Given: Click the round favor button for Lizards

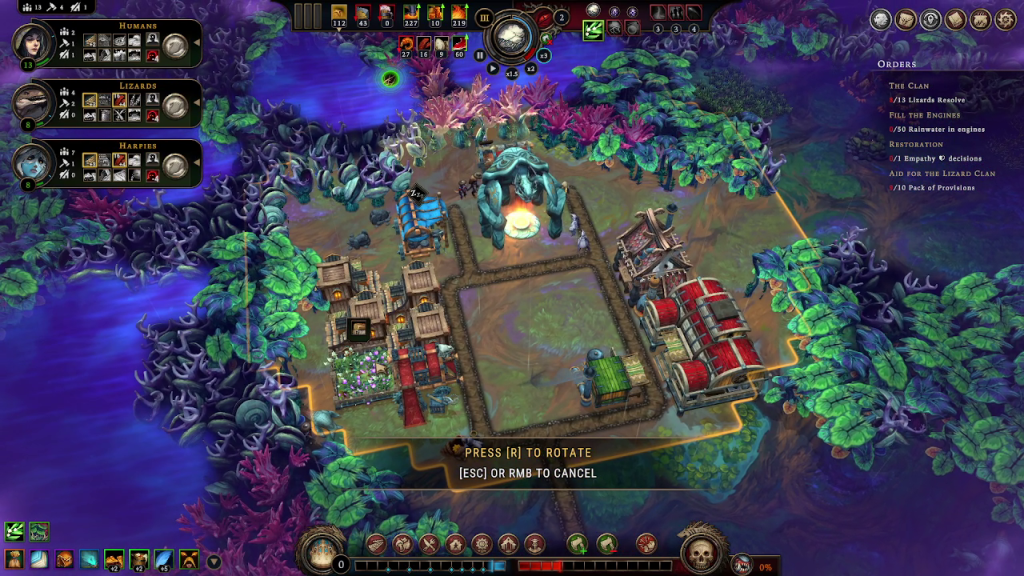Looking at the screenshot, I should pos(176,105).
